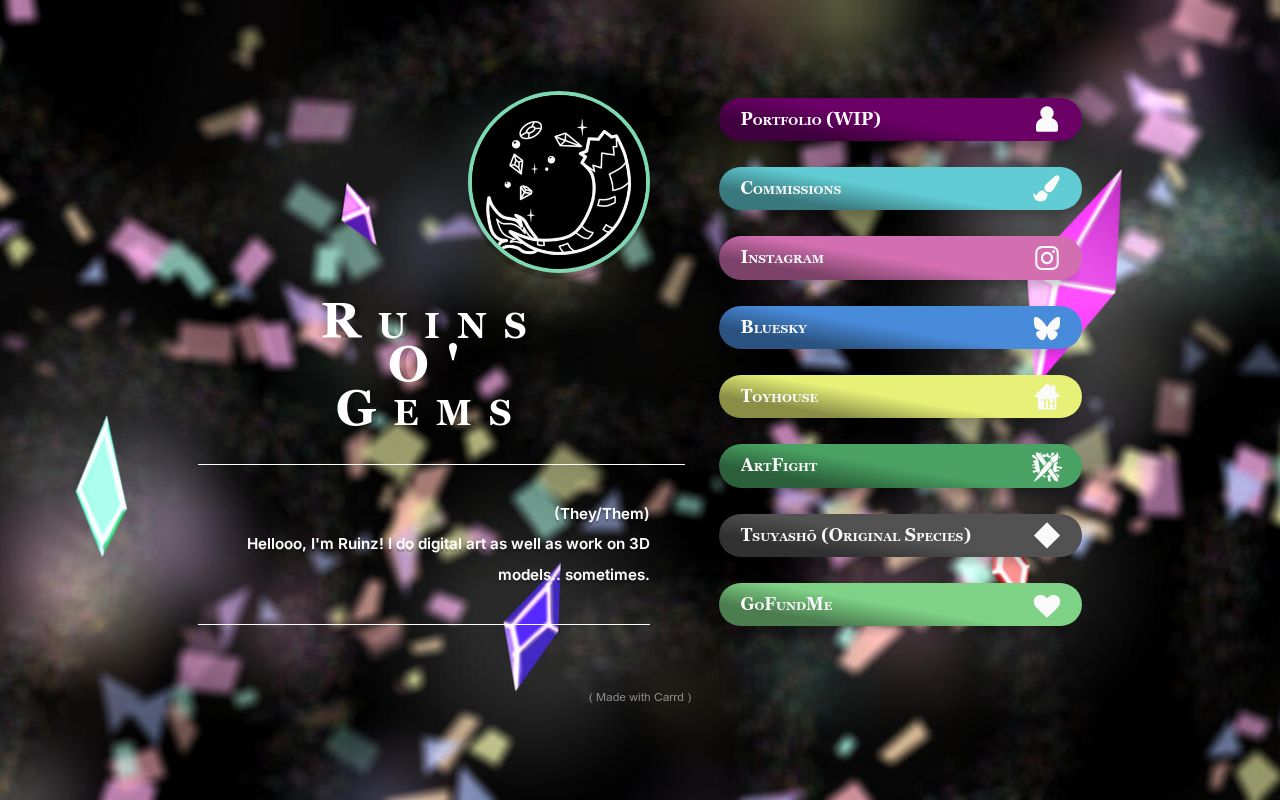This screenshot has width=1280, height=800.
Task: Click the crescent moon site logo
Action: tap(559, 182)
